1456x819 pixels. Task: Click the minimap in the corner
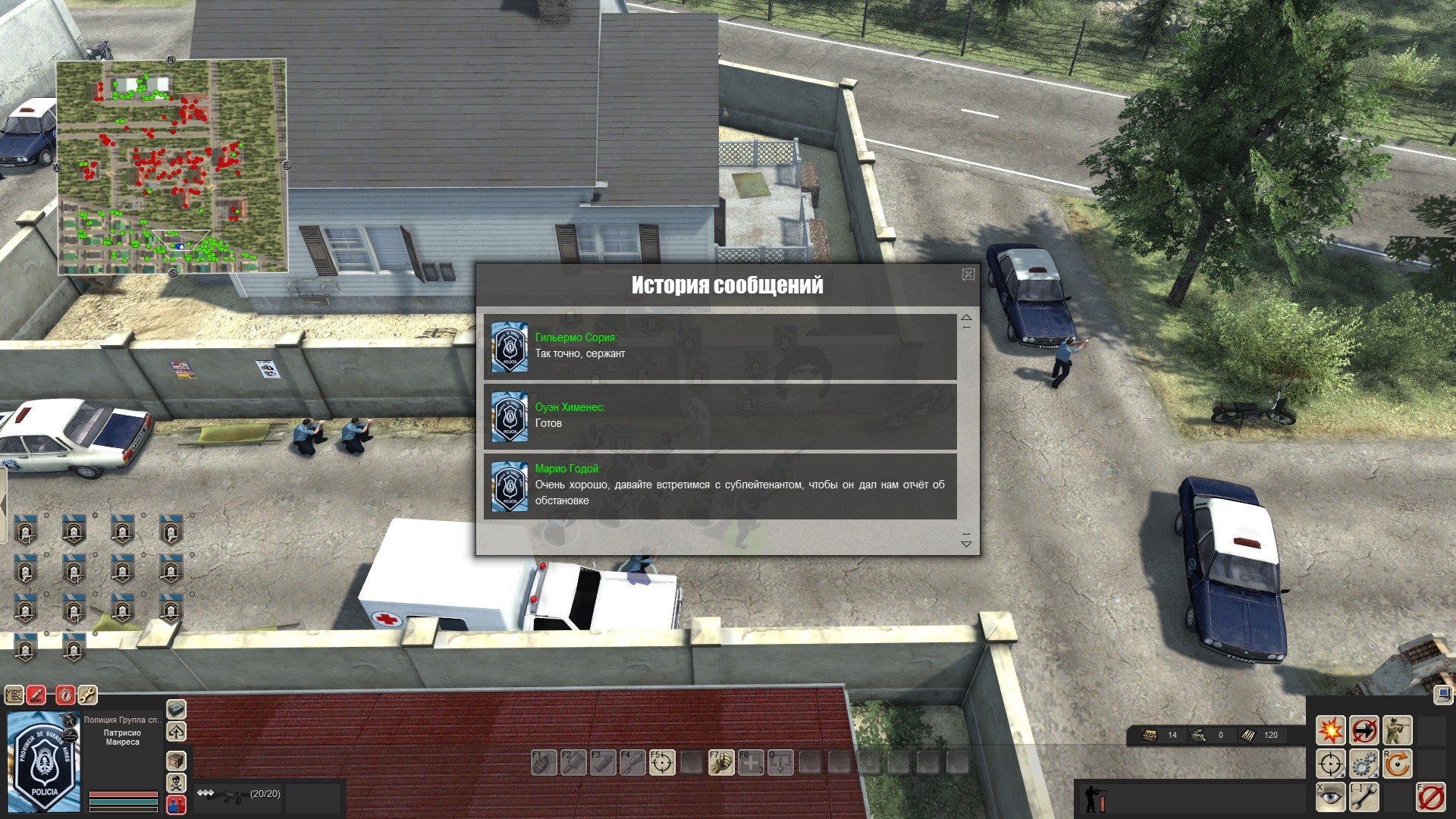coord(171,166)
